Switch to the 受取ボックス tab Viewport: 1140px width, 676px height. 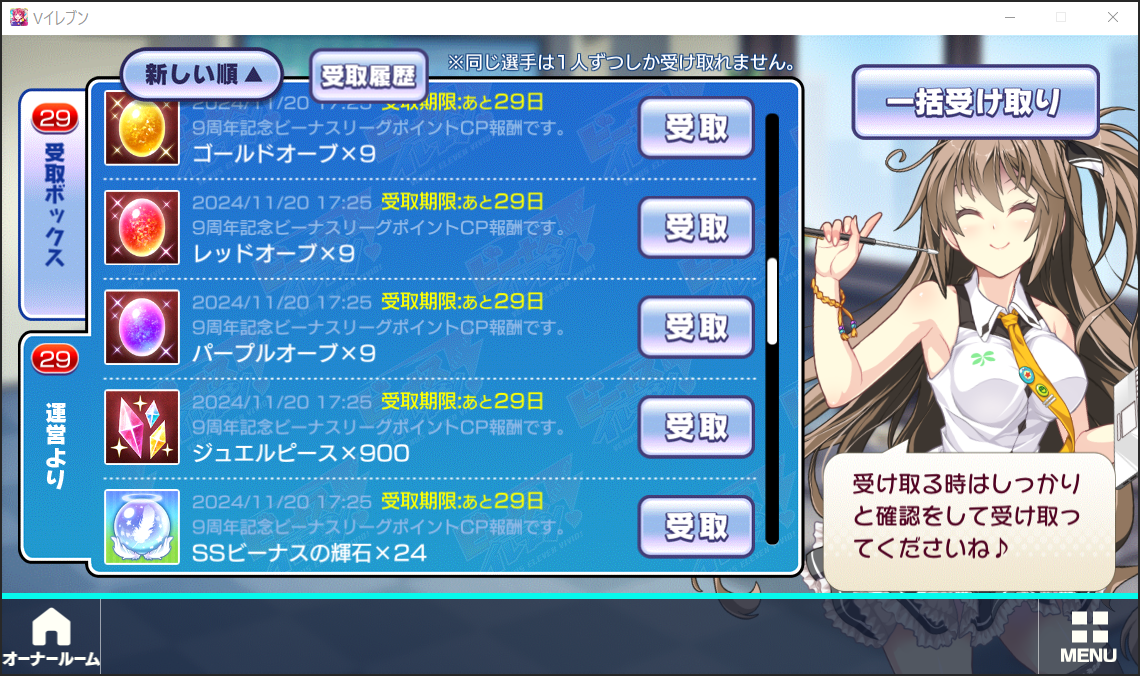tap(54, 205)
